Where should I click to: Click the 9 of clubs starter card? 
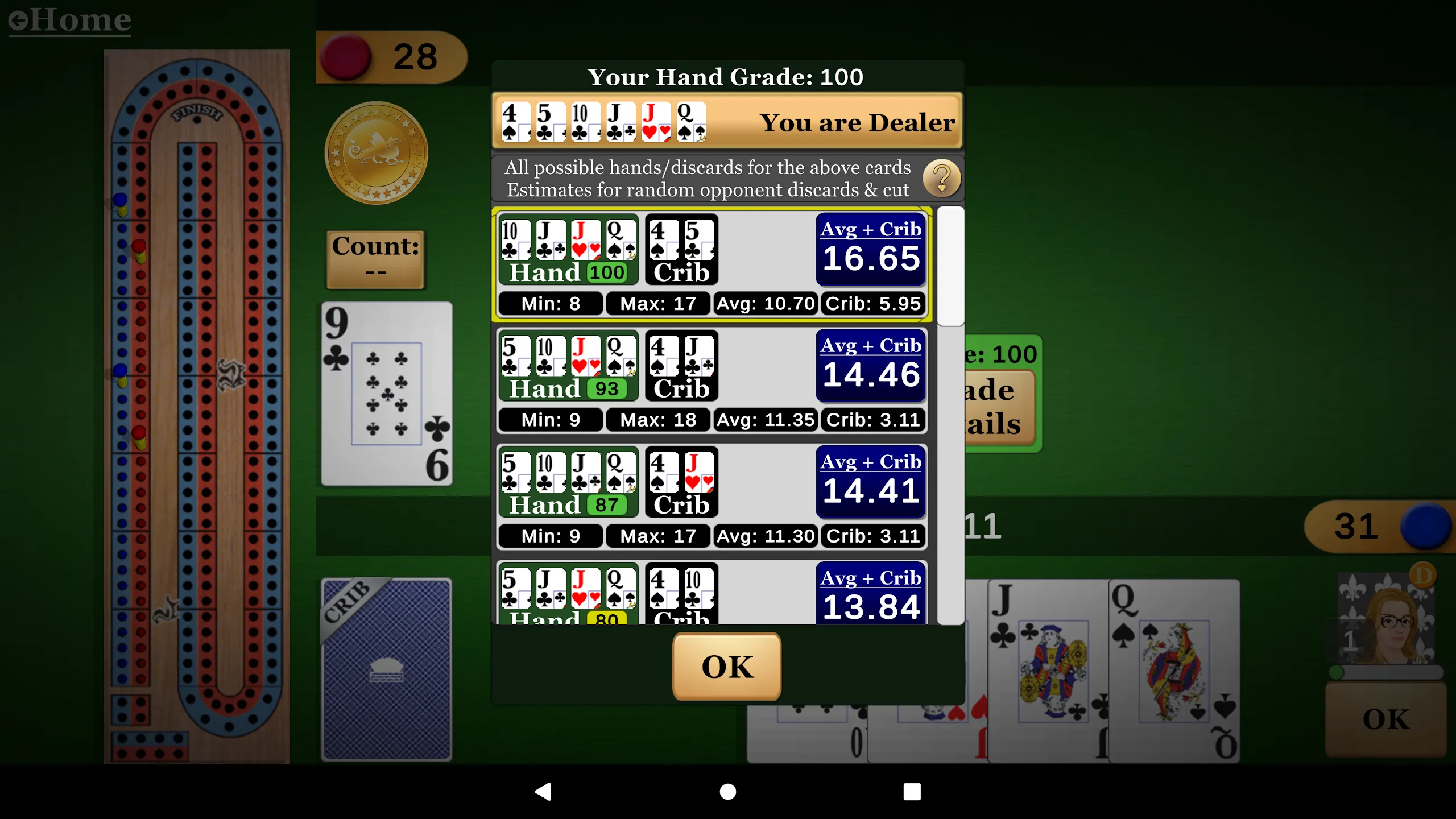coord(386,392)
